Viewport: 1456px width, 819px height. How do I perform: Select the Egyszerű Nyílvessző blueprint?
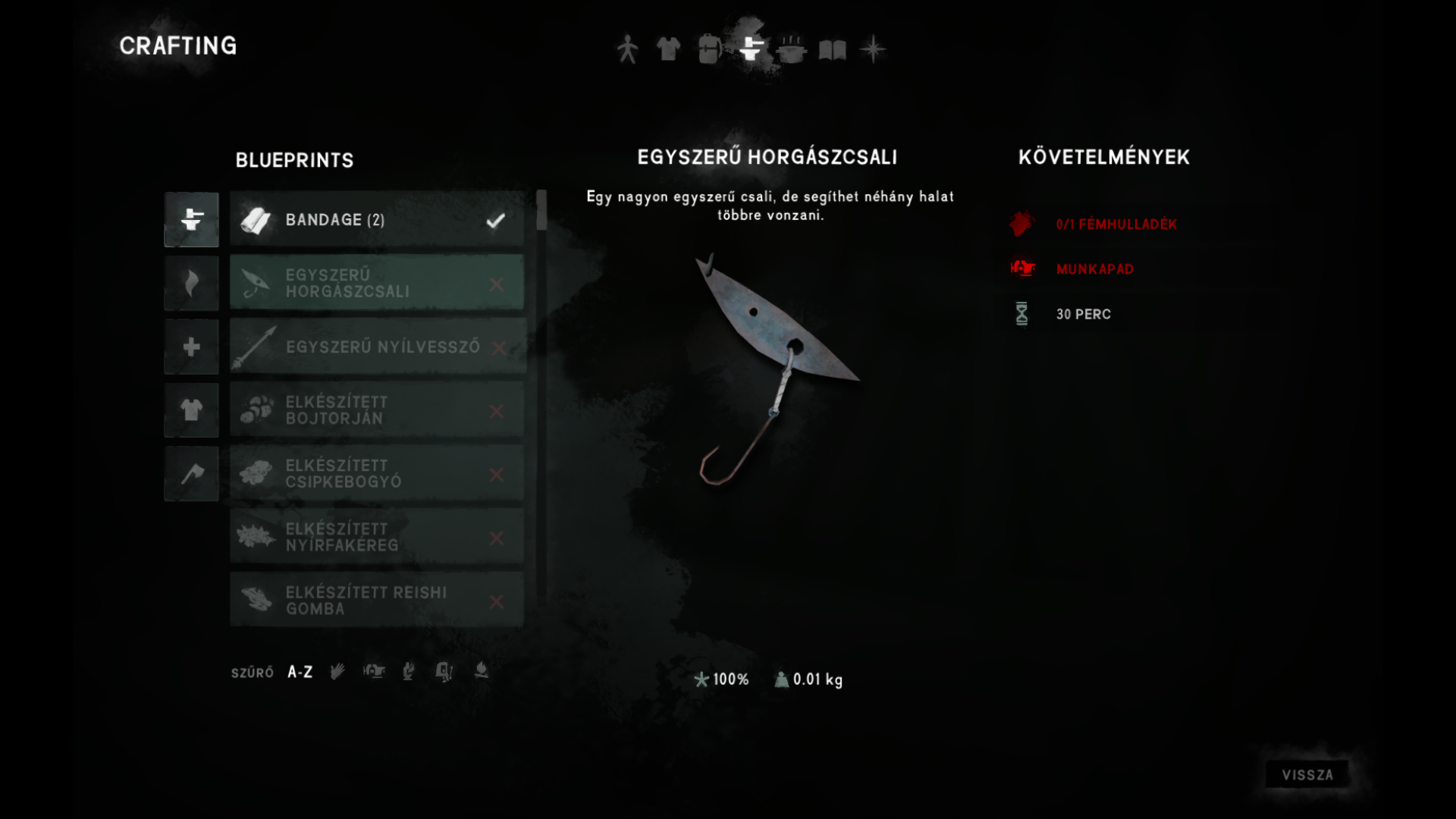(377, 347)
